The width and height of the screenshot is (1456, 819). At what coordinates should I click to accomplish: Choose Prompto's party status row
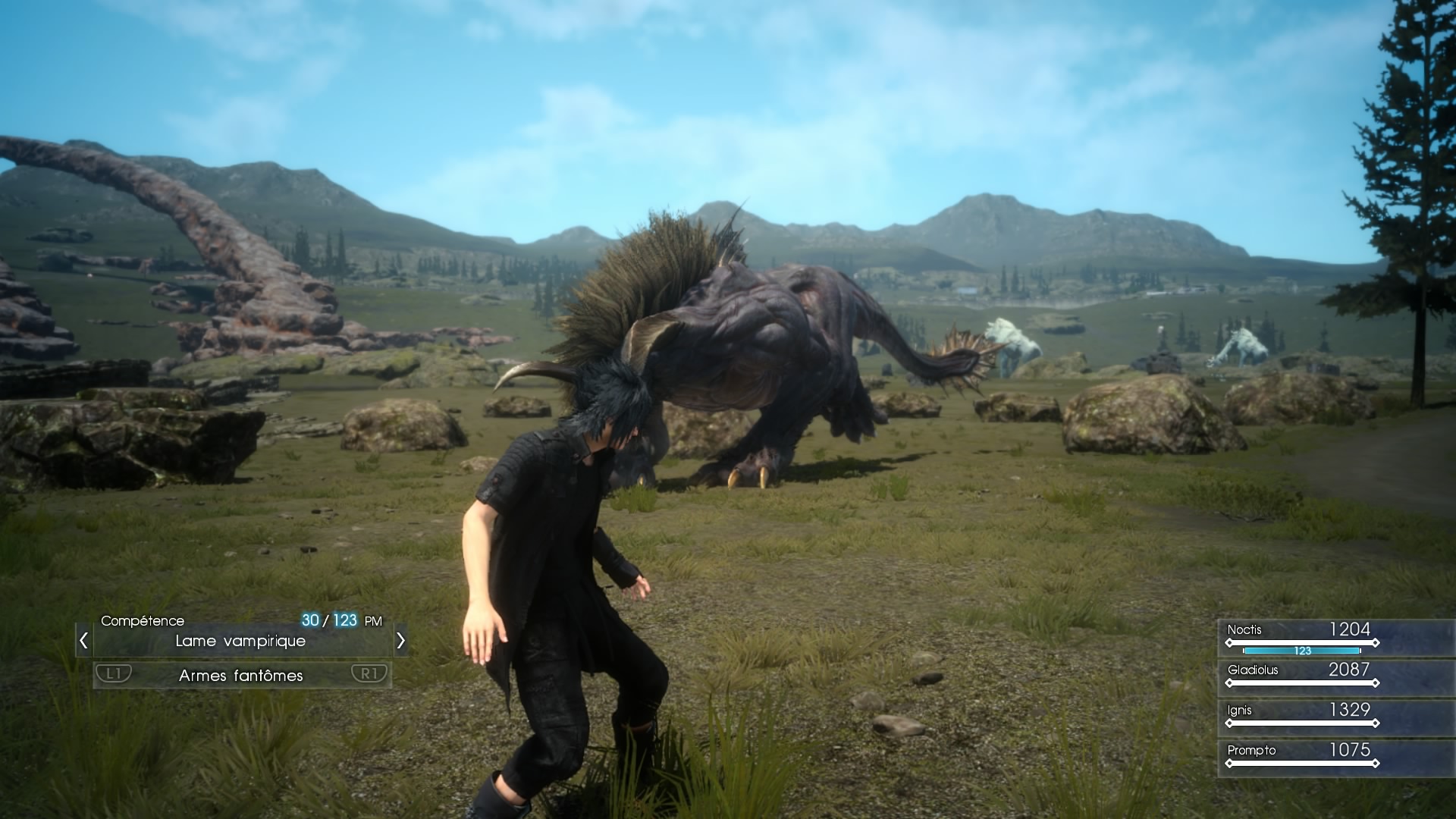coord(1301,755)
